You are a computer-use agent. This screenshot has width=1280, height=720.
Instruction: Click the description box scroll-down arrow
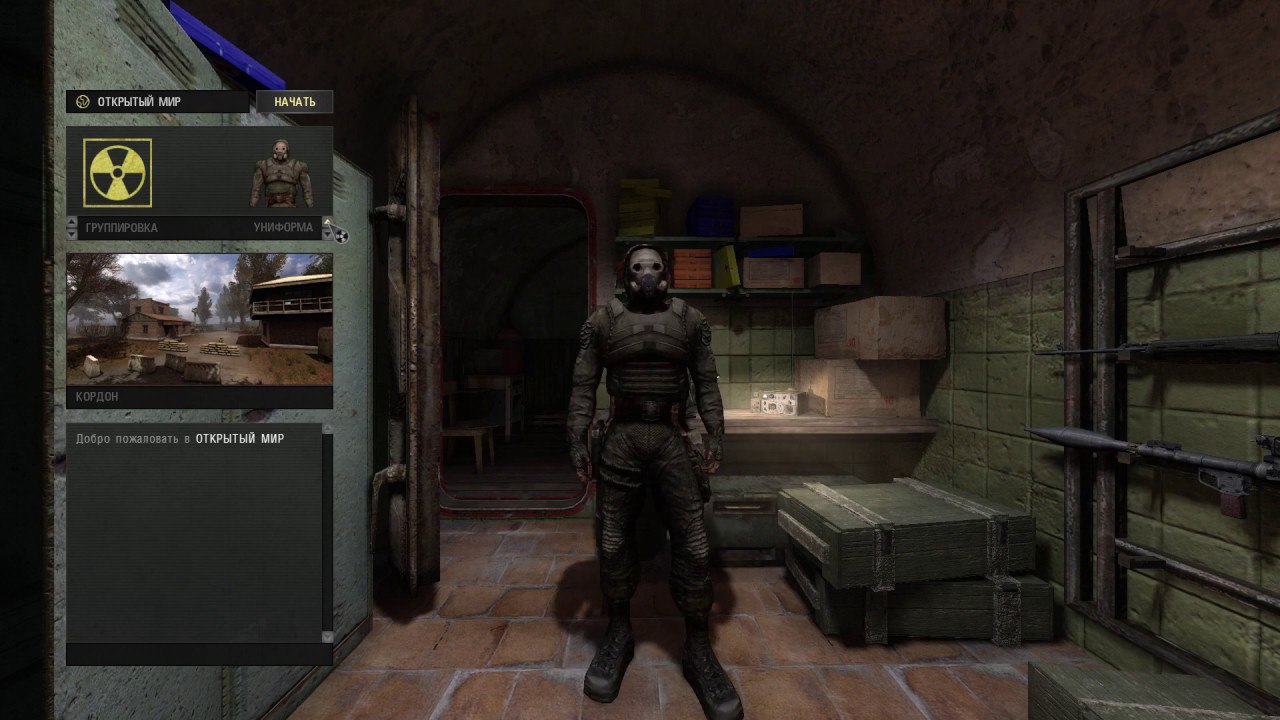(327, 636)
